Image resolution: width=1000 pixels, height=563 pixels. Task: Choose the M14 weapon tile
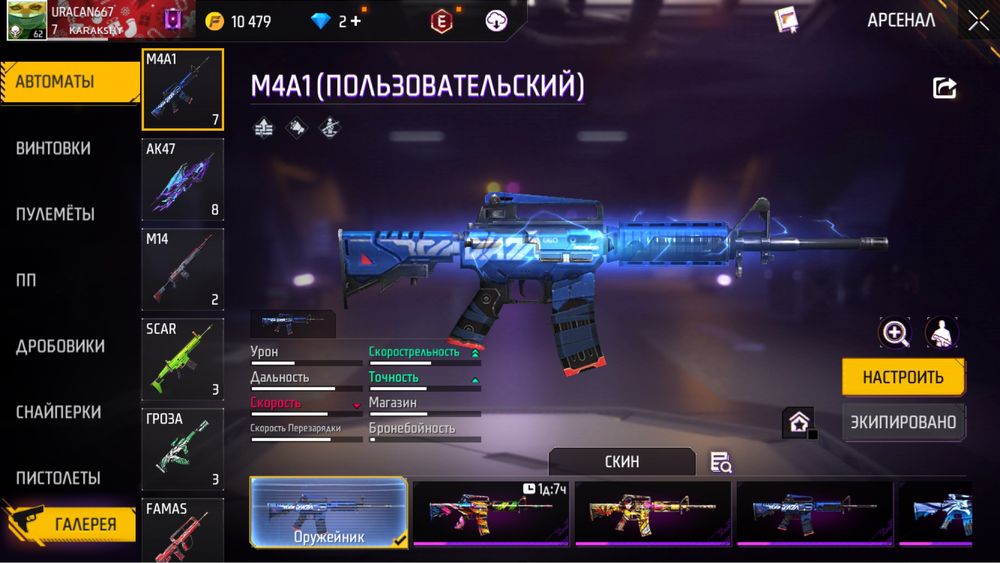[183, 269]
